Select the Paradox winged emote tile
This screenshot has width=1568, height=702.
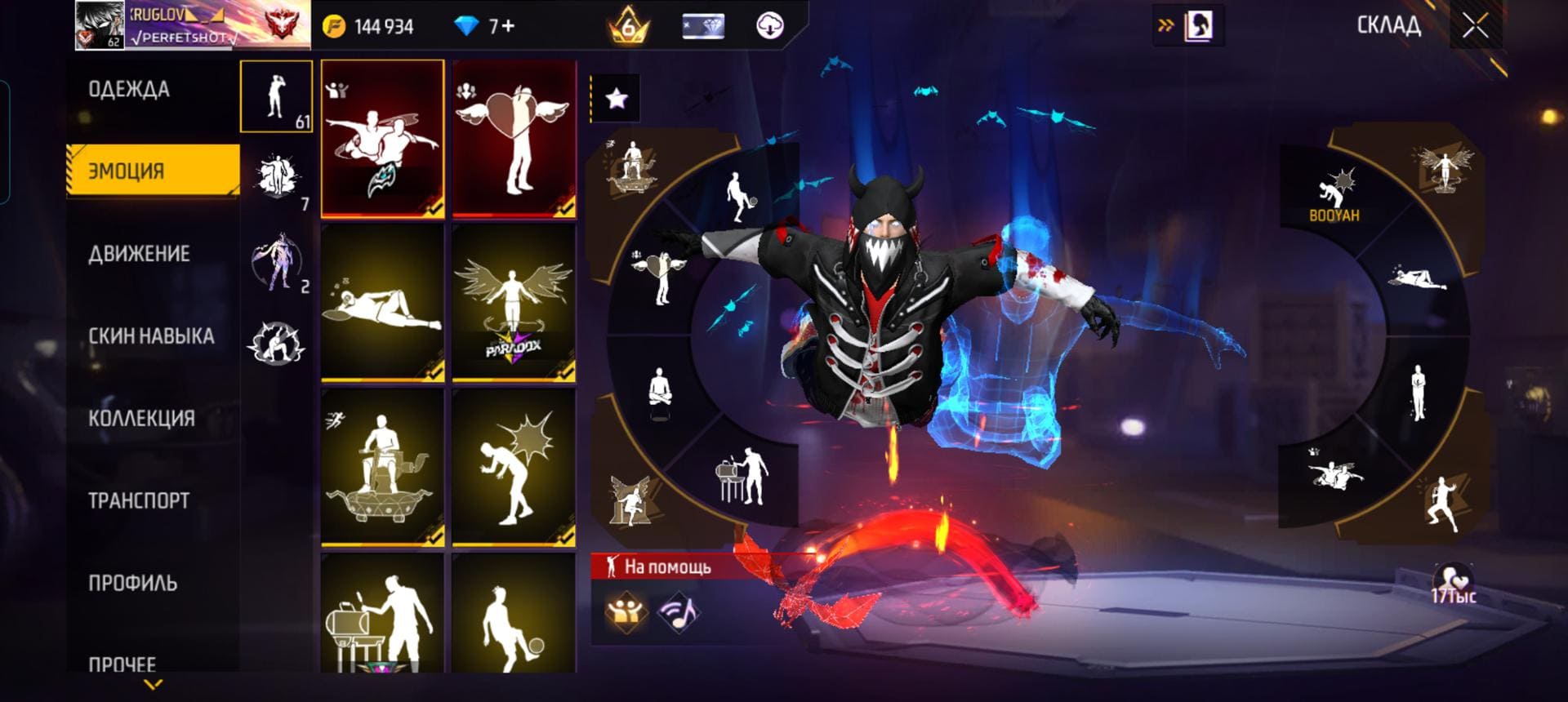[514, 303]
